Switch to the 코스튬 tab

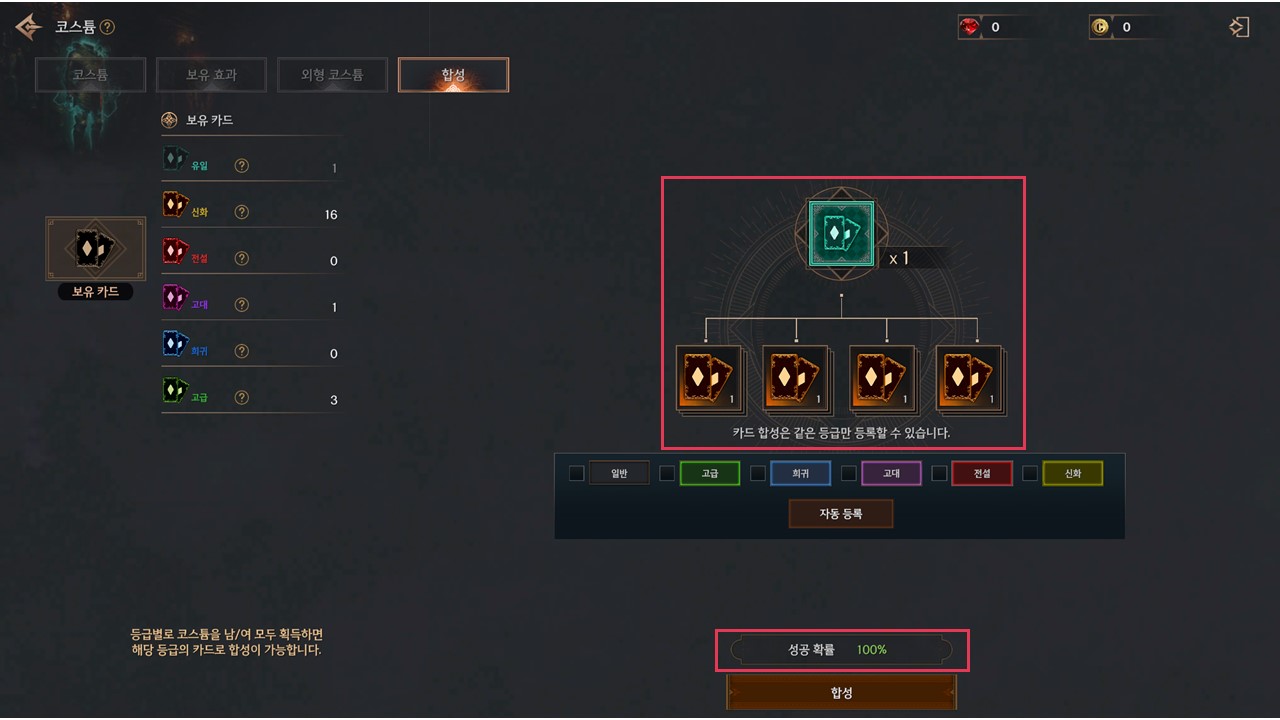click(x=91, y=75)
